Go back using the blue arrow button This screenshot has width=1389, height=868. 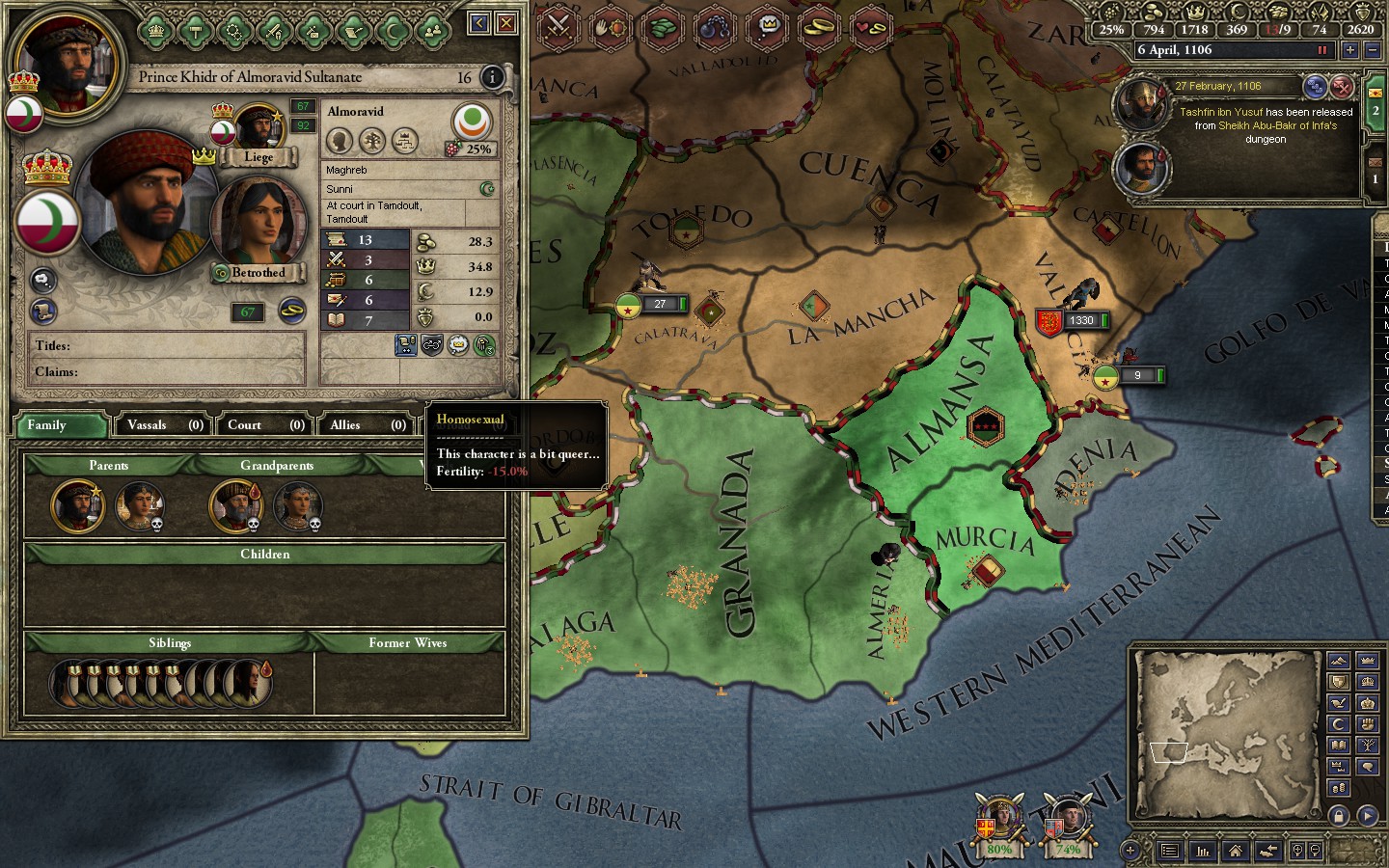pos(478,22)
